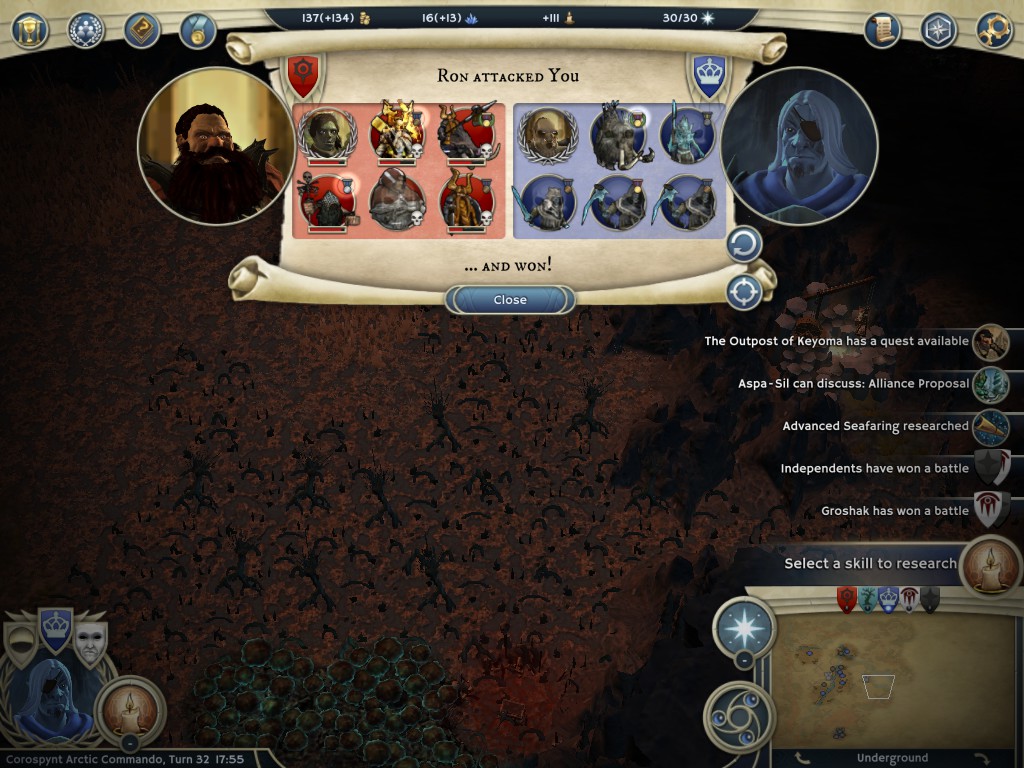Screen dimensions: 1024x768
Task: View Independents have won a battle notification
Action: tap(874, 468)
